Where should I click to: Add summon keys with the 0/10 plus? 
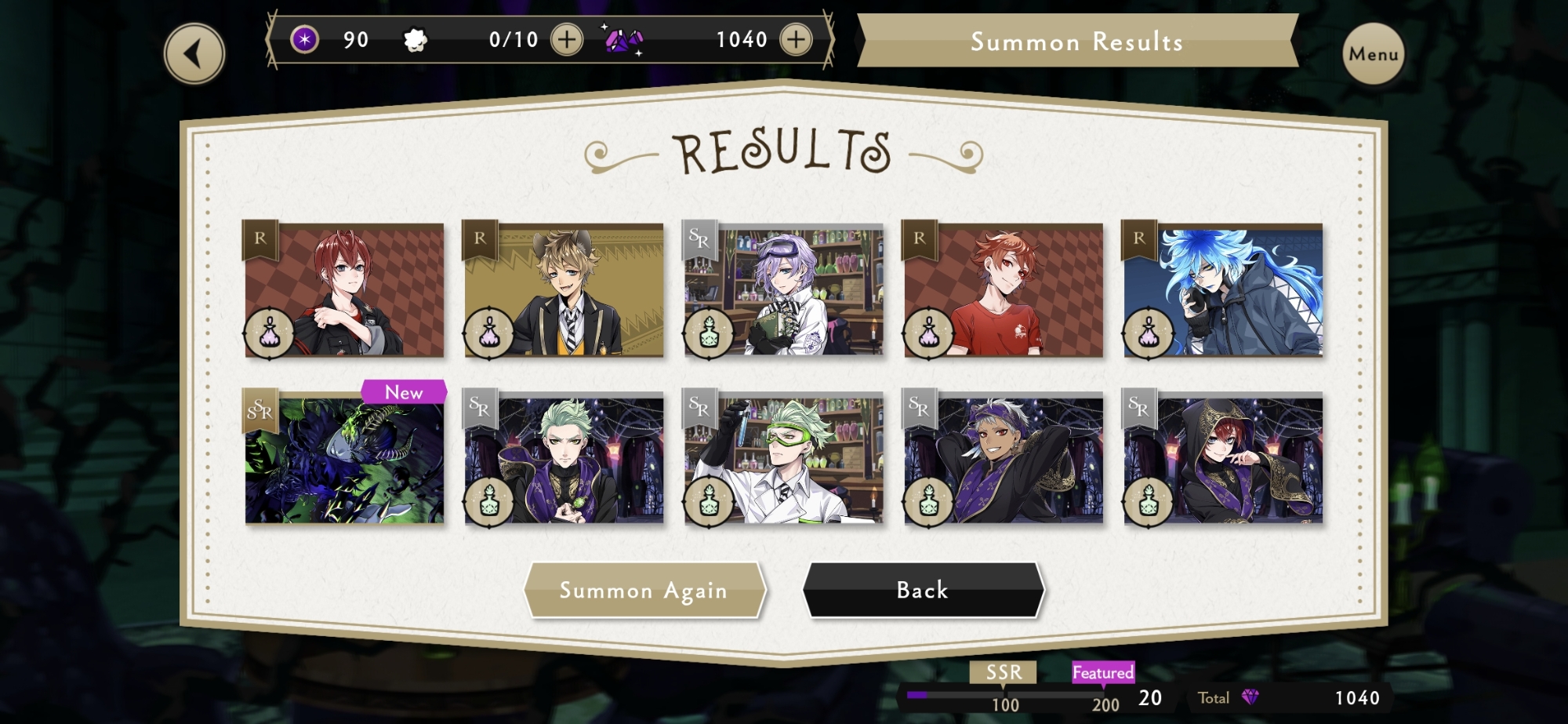coord(567,39)
